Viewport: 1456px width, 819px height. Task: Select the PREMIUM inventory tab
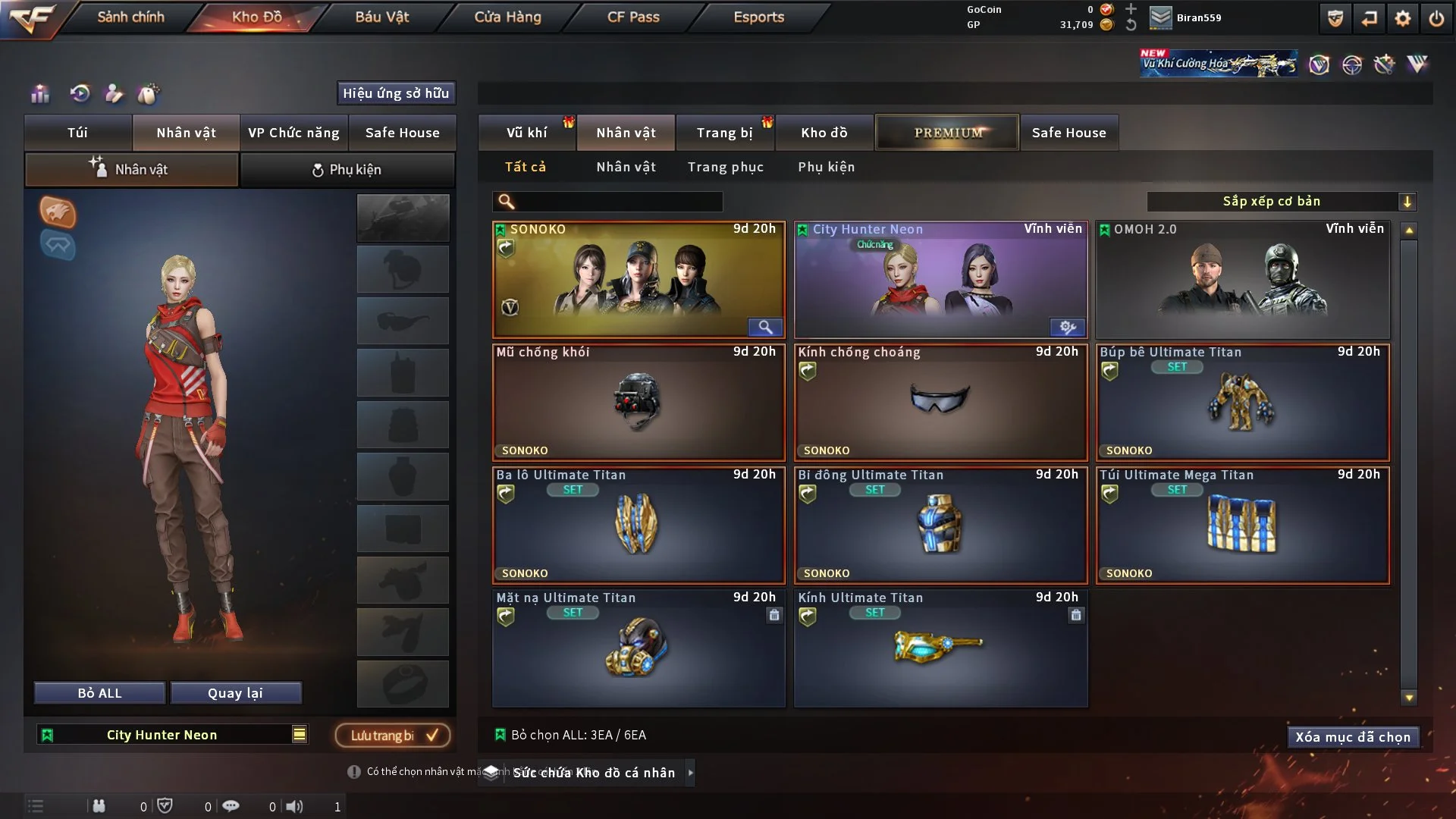pyautogui.click(x=947, y=133)
